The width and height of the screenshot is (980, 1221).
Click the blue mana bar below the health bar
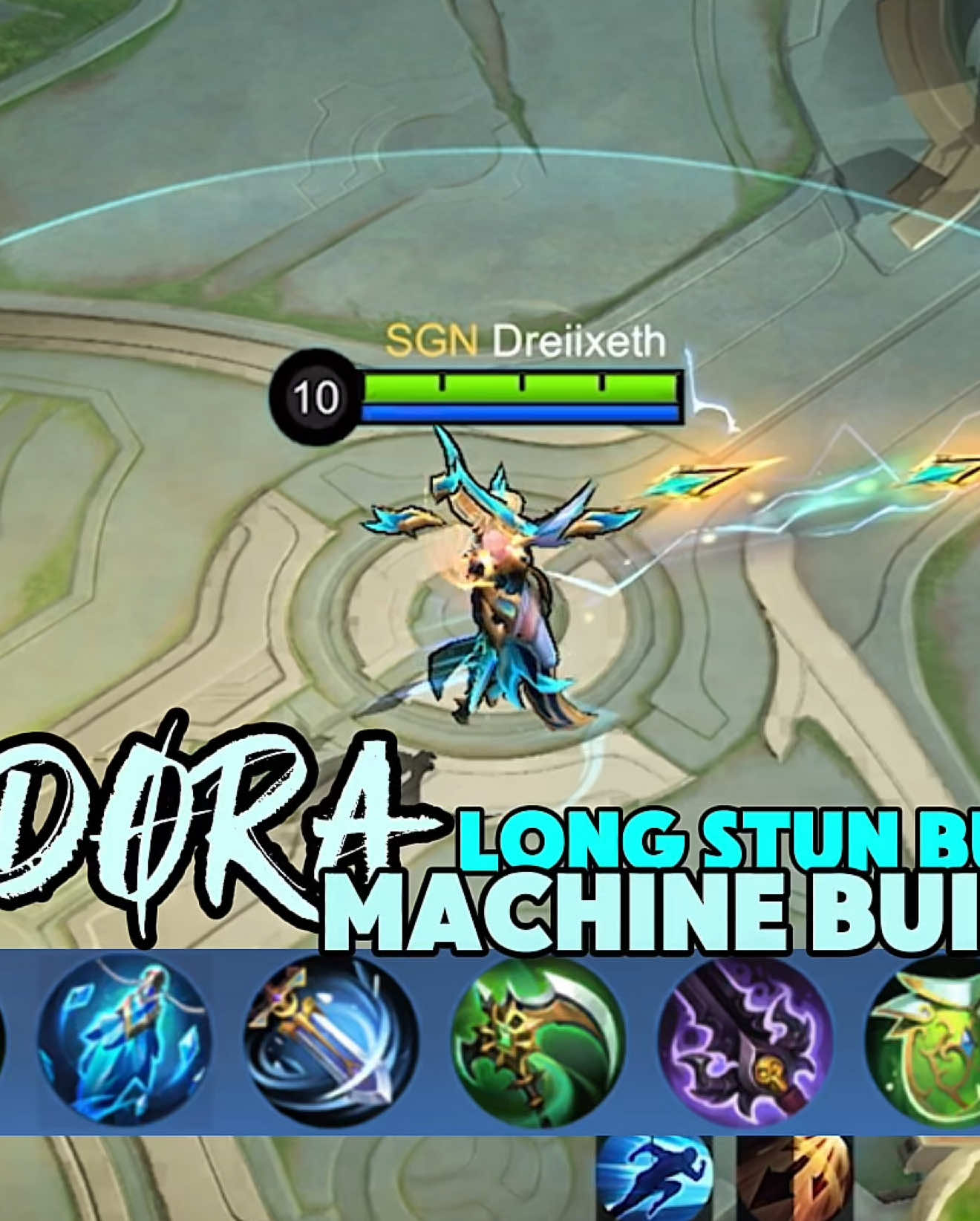pos(520,413)
